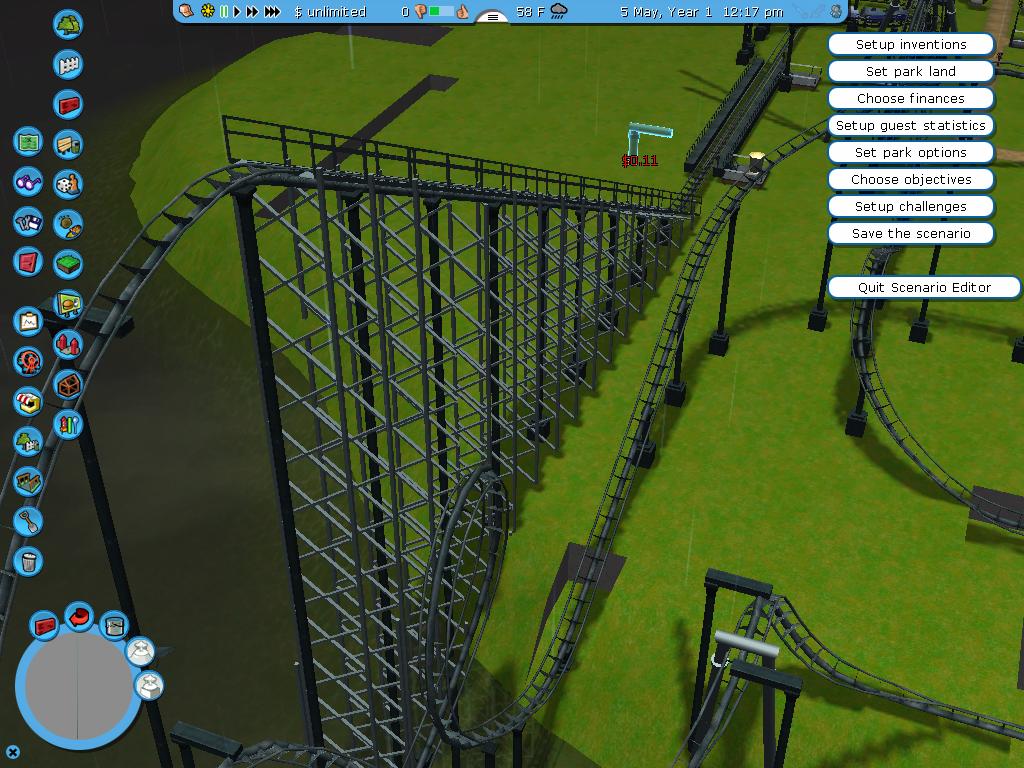Quit Scenario Editor
Image resolution: width=1024 pixels, height=768 pixels.
[x=923, y=288]
